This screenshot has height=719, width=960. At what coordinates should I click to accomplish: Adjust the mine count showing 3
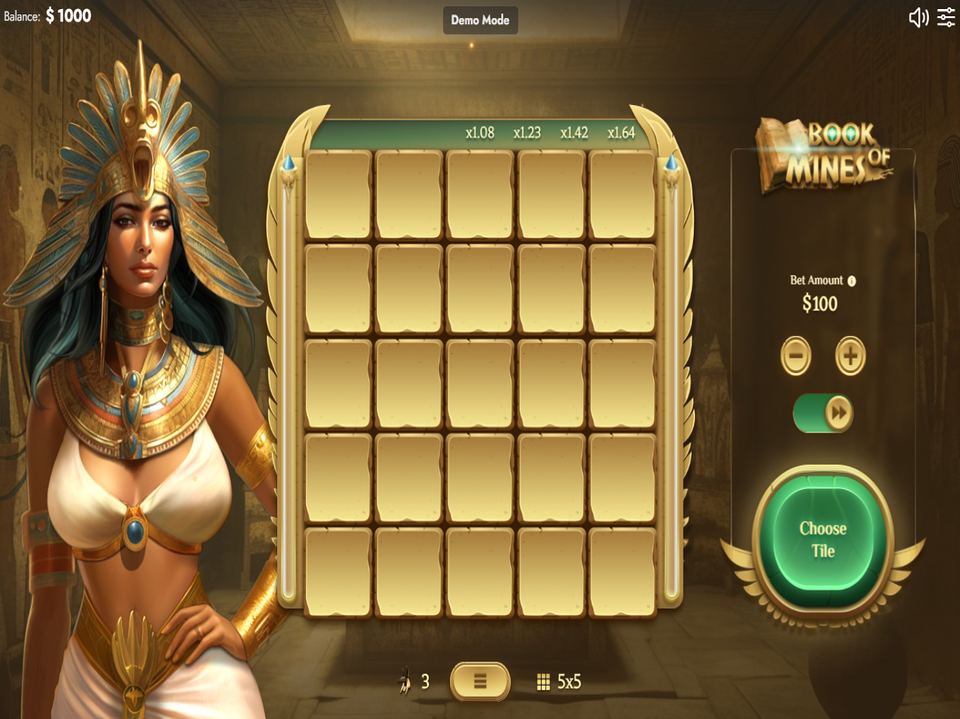coord(414,682)
